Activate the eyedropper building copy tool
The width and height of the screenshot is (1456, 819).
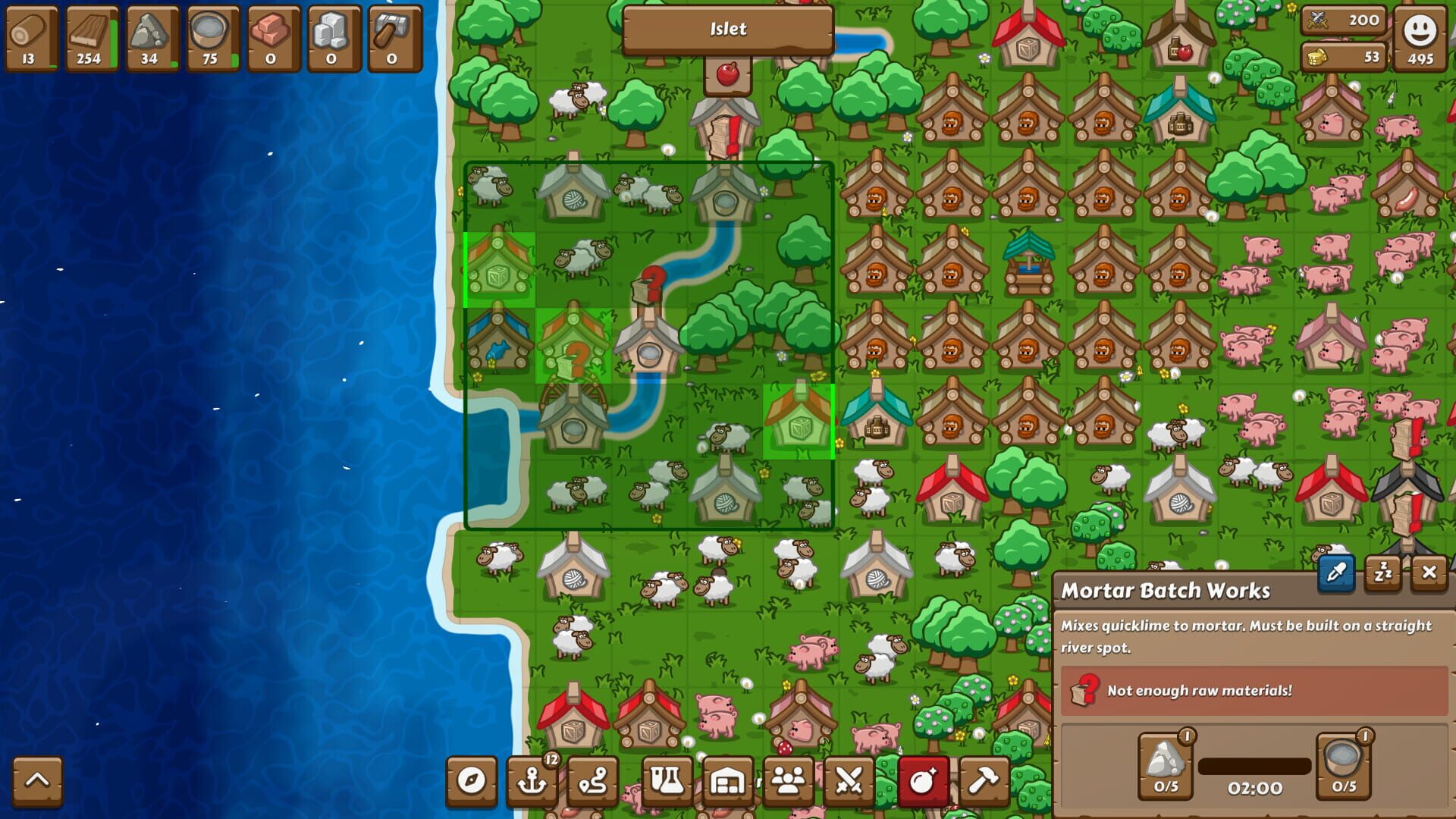(x=1335, y=574)
